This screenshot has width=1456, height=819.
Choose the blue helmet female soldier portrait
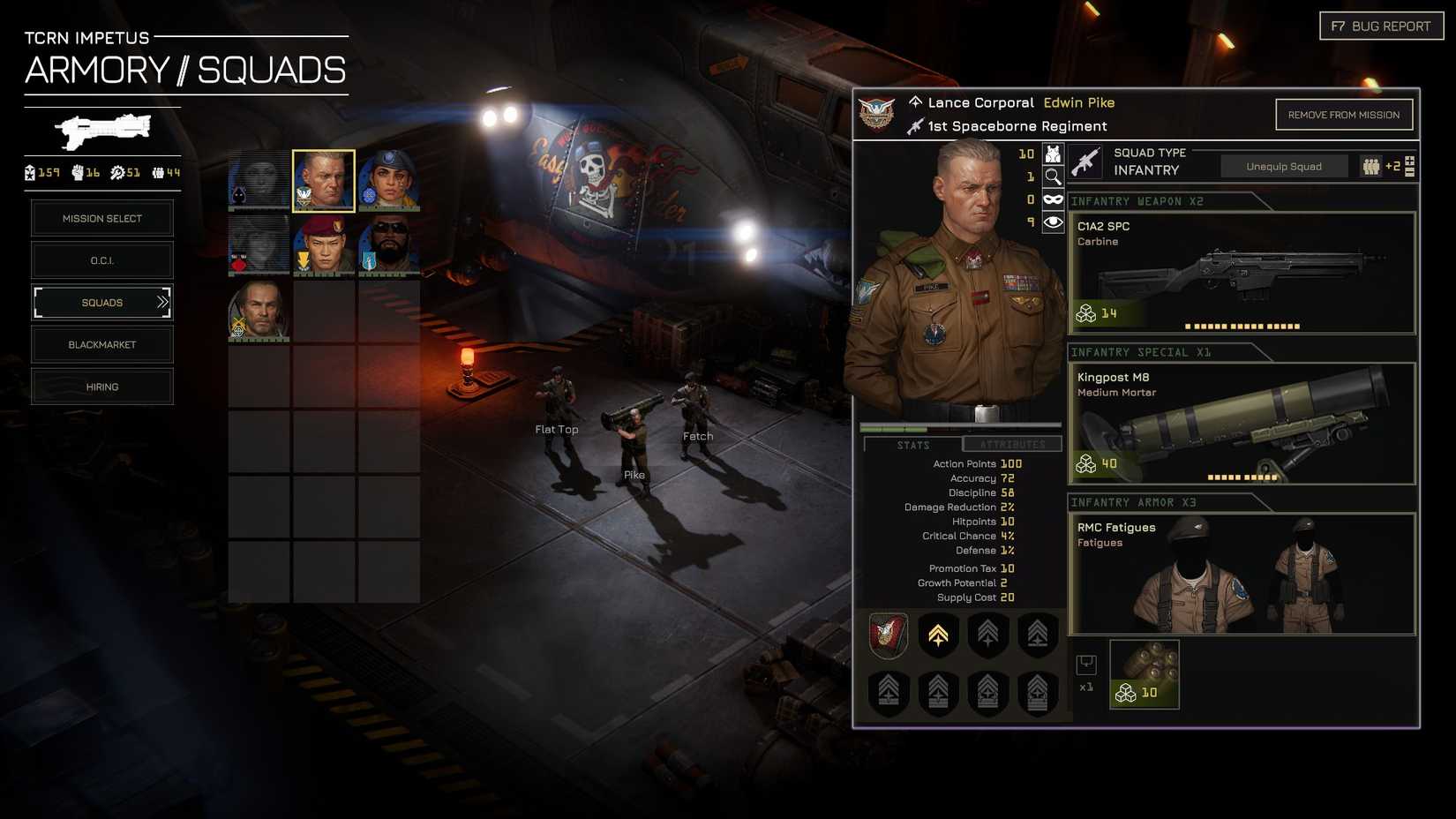click(x=388, y=181)
